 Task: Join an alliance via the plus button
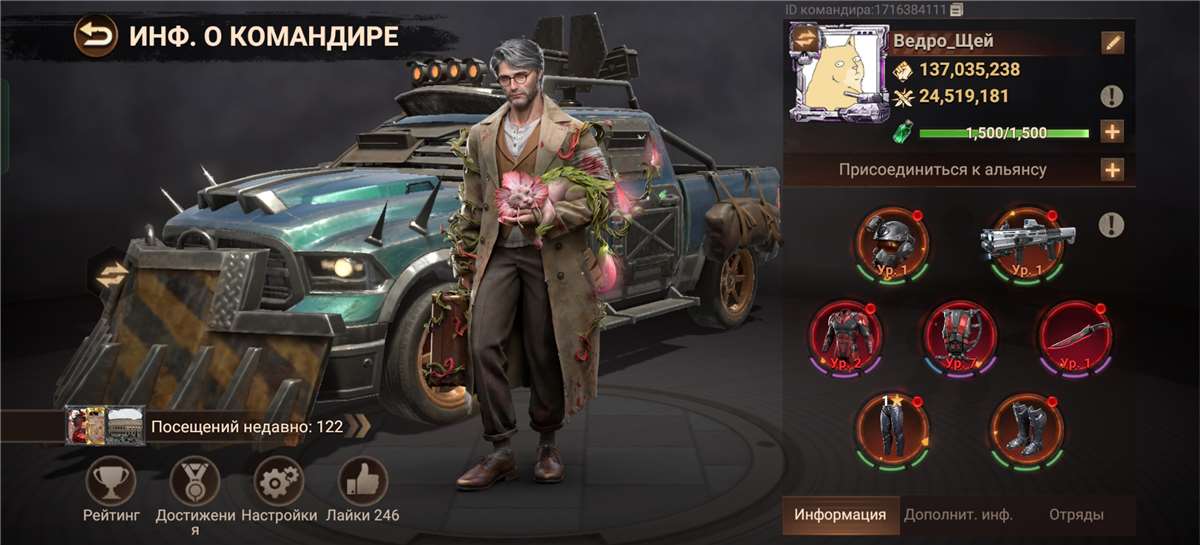click(x=1112, y=169)
